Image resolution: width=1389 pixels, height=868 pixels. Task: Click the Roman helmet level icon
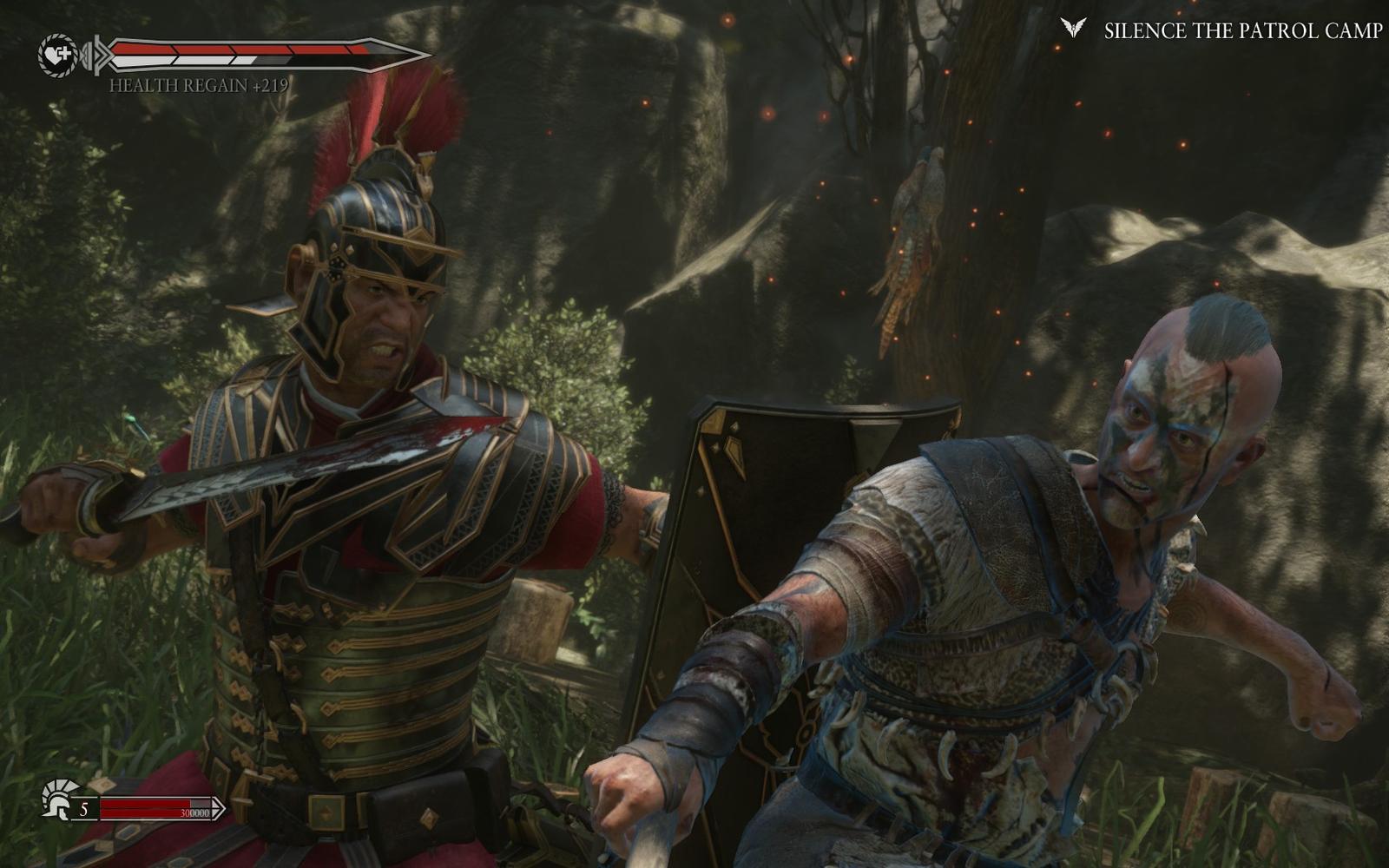coord(58,799)
